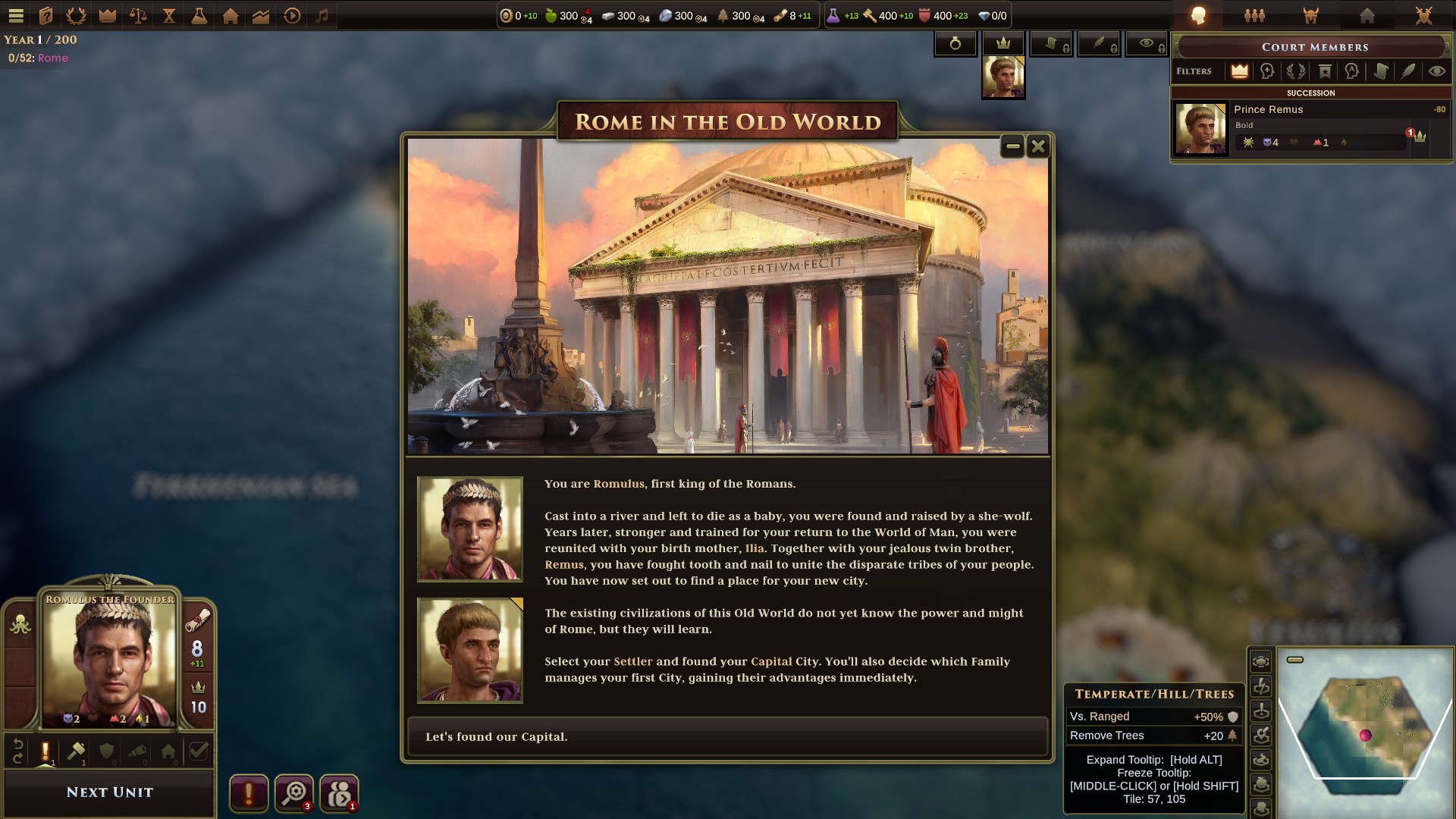Open the scales of law icon
Image resolution: width=1456 pixels, height=819 pixels.
pos(138,15)
